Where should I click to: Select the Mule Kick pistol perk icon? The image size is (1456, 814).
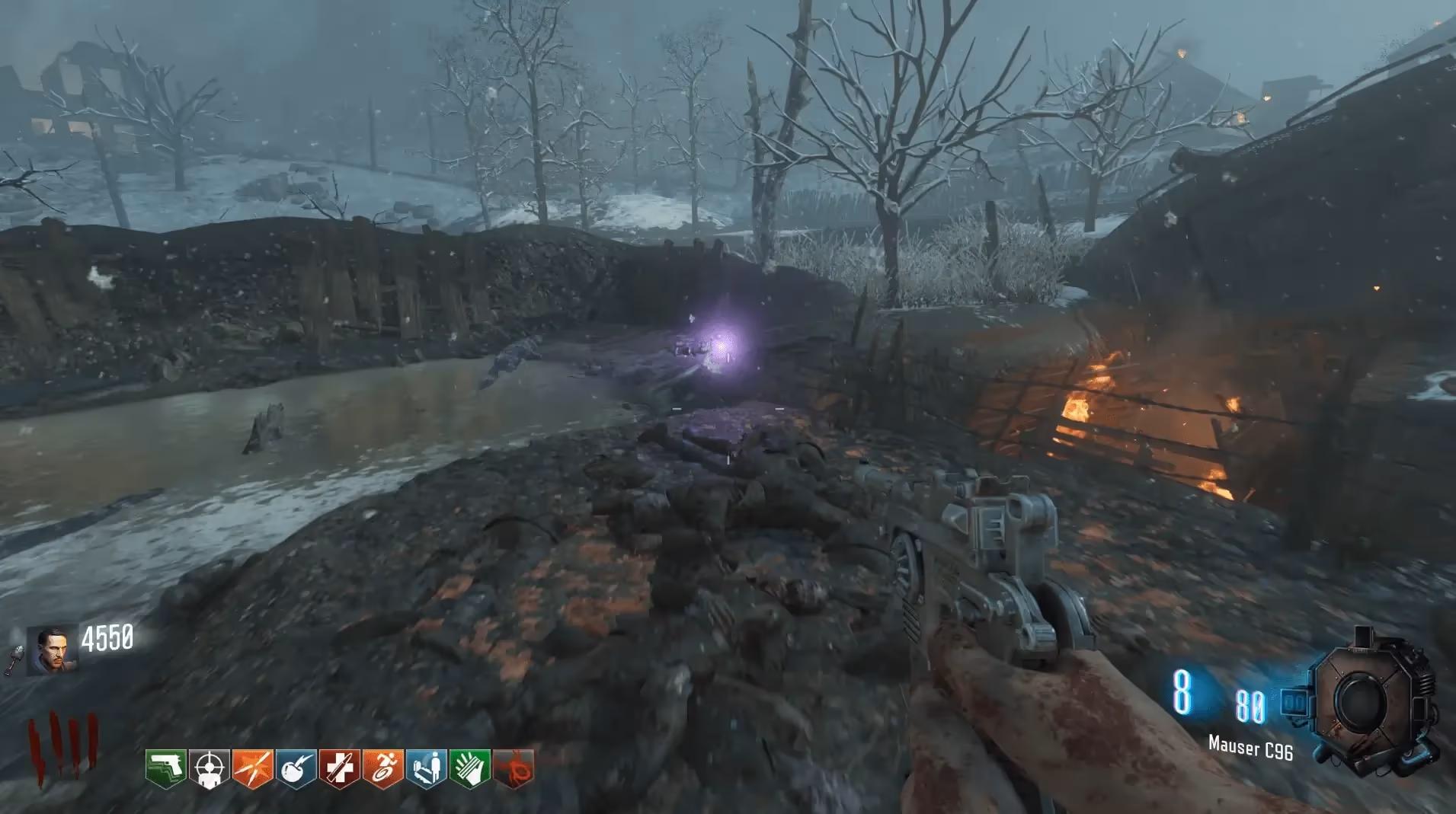point(165,768)
